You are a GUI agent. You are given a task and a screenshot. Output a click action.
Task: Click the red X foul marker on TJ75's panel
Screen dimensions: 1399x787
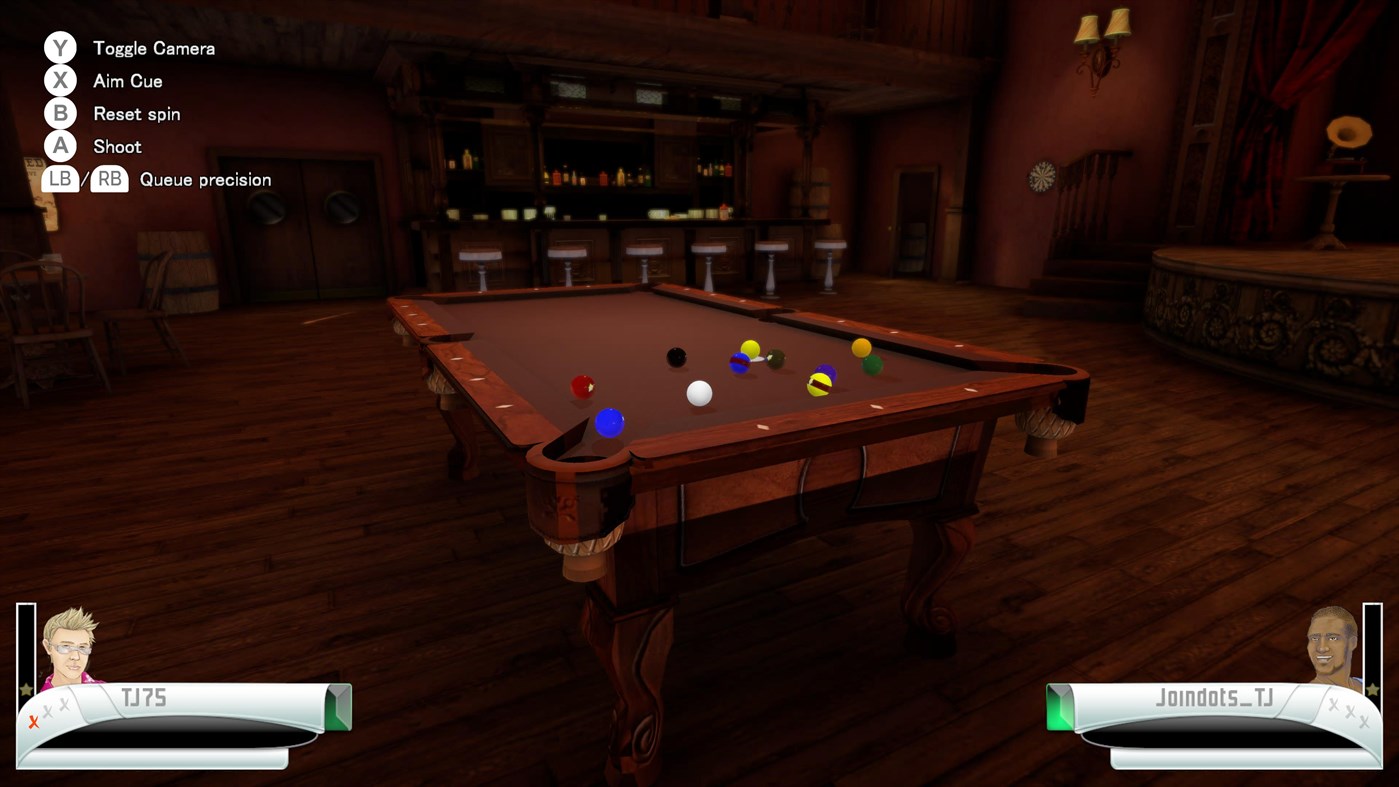[34, 721]
